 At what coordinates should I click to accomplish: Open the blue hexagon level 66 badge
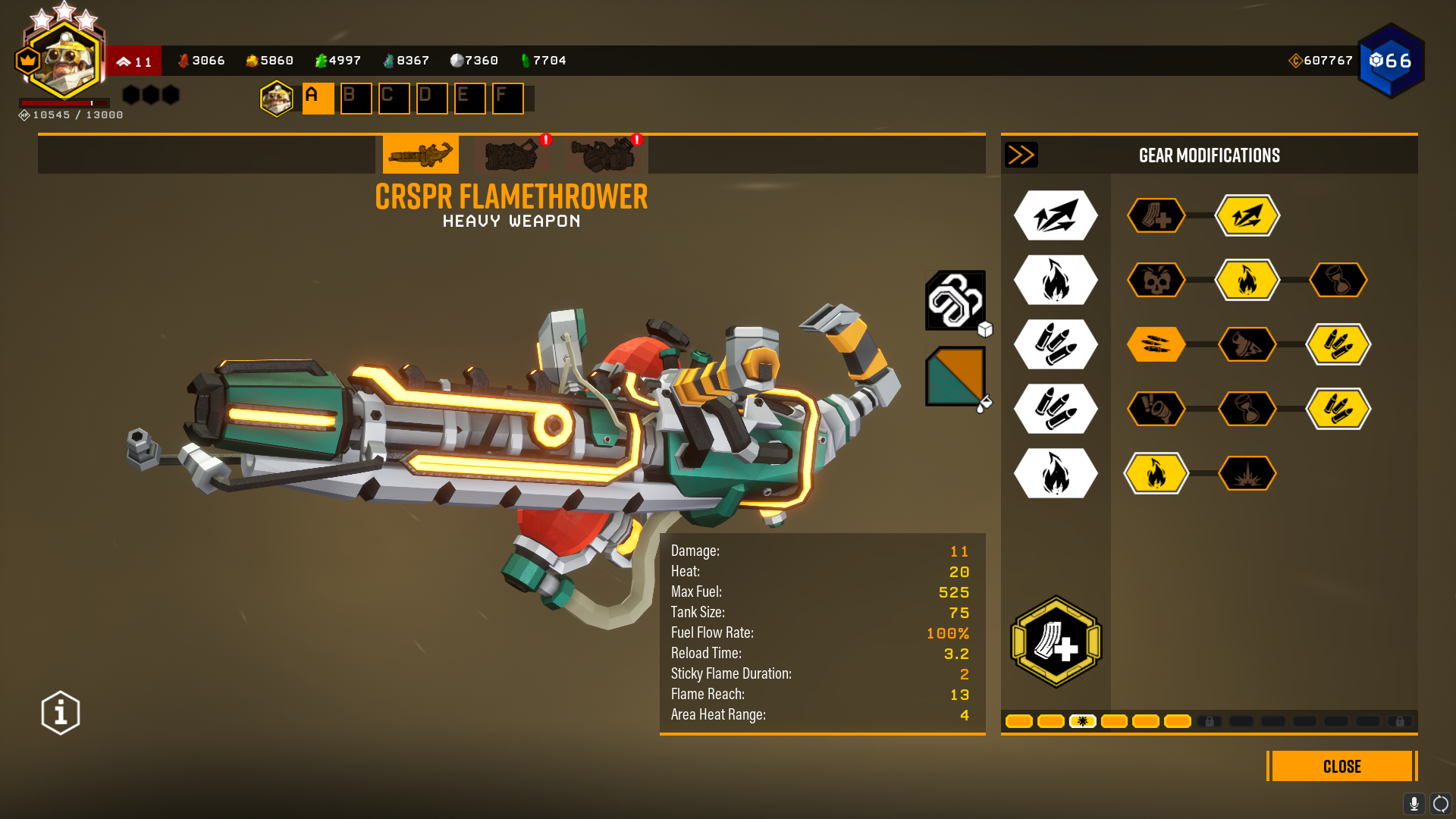coord(1391,61)
